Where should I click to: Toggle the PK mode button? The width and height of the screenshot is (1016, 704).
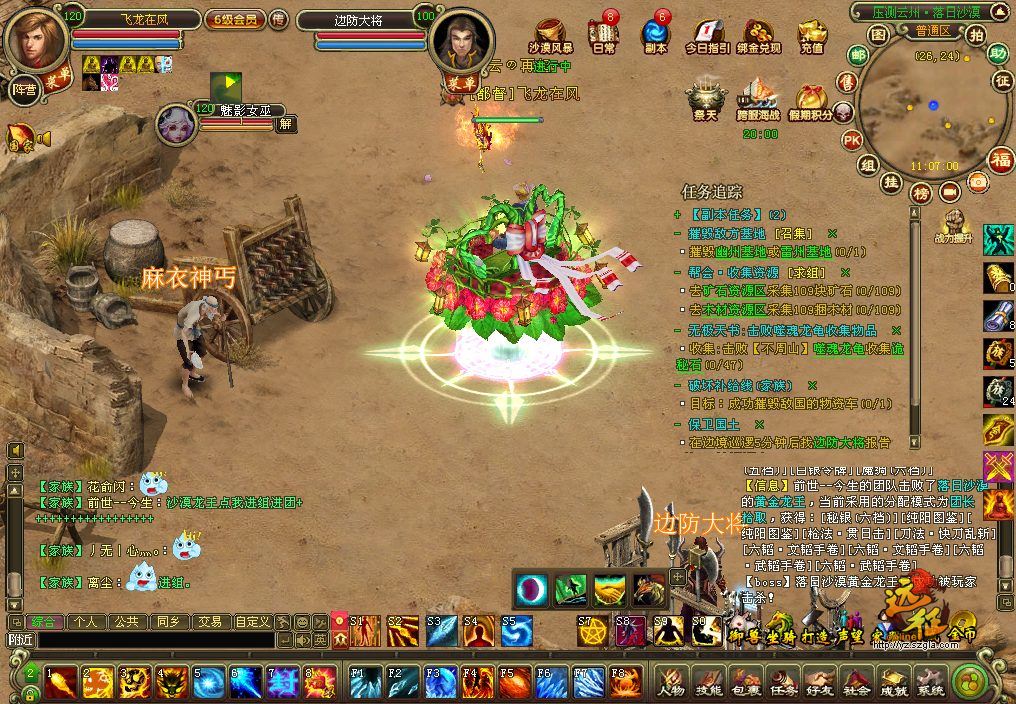(x=852, y=139)
